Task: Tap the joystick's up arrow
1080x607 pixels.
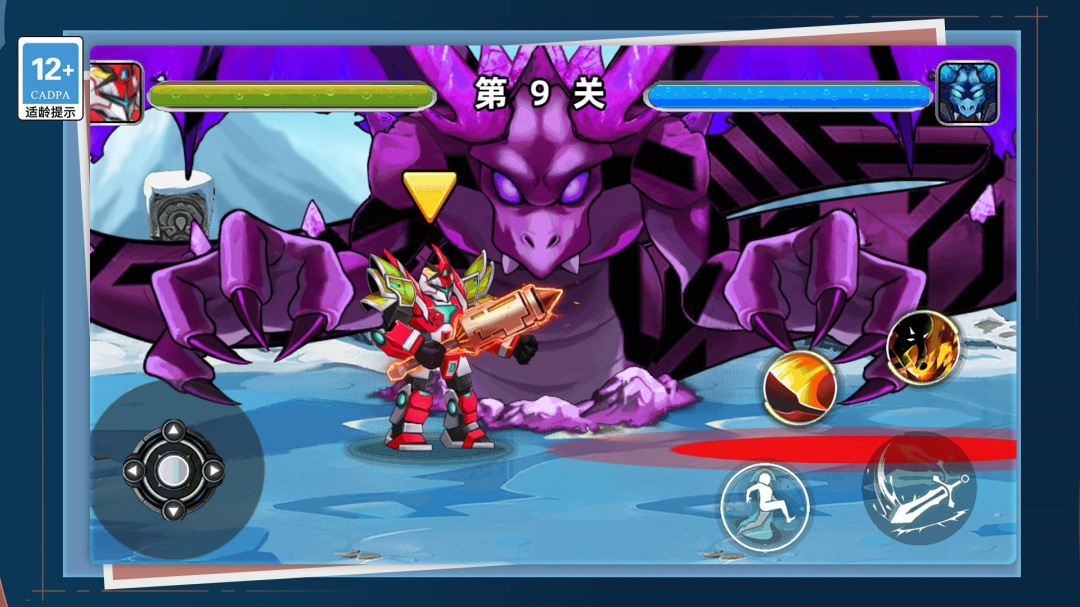Action: point(173,432)
